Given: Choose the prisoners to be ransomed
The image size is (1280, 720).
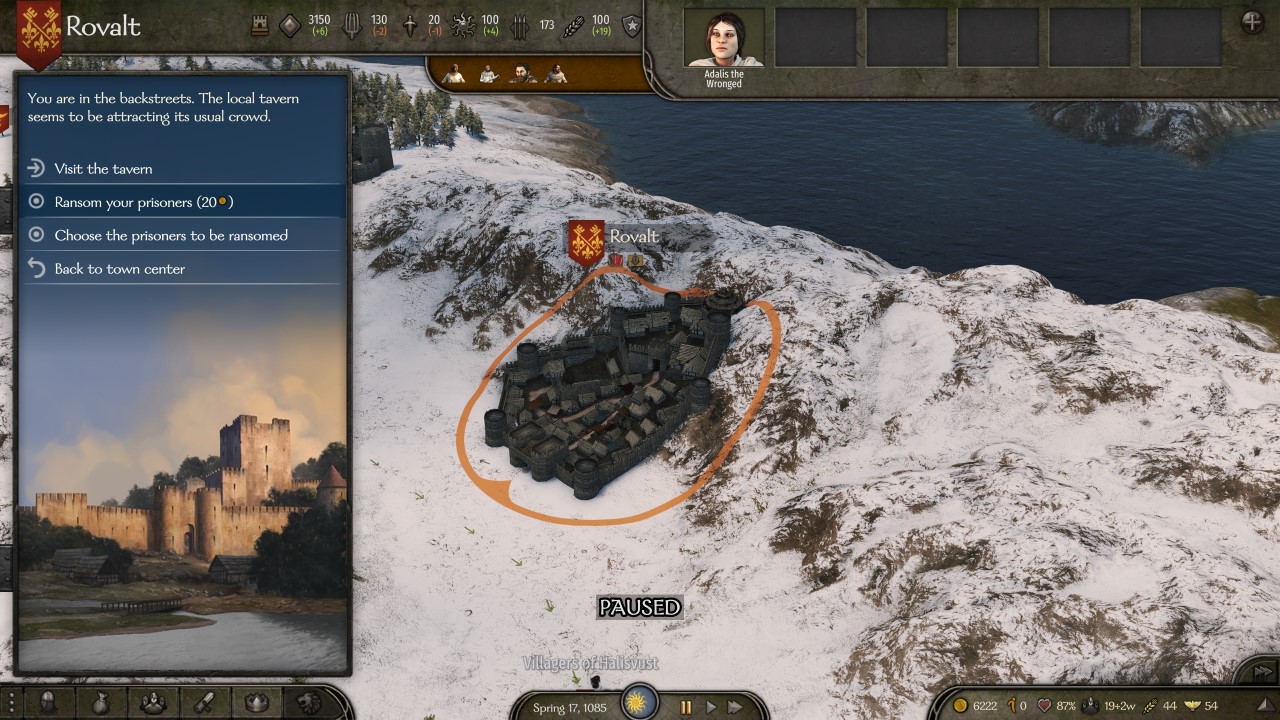Looking at the screenshot, I should tap(171, 236).
